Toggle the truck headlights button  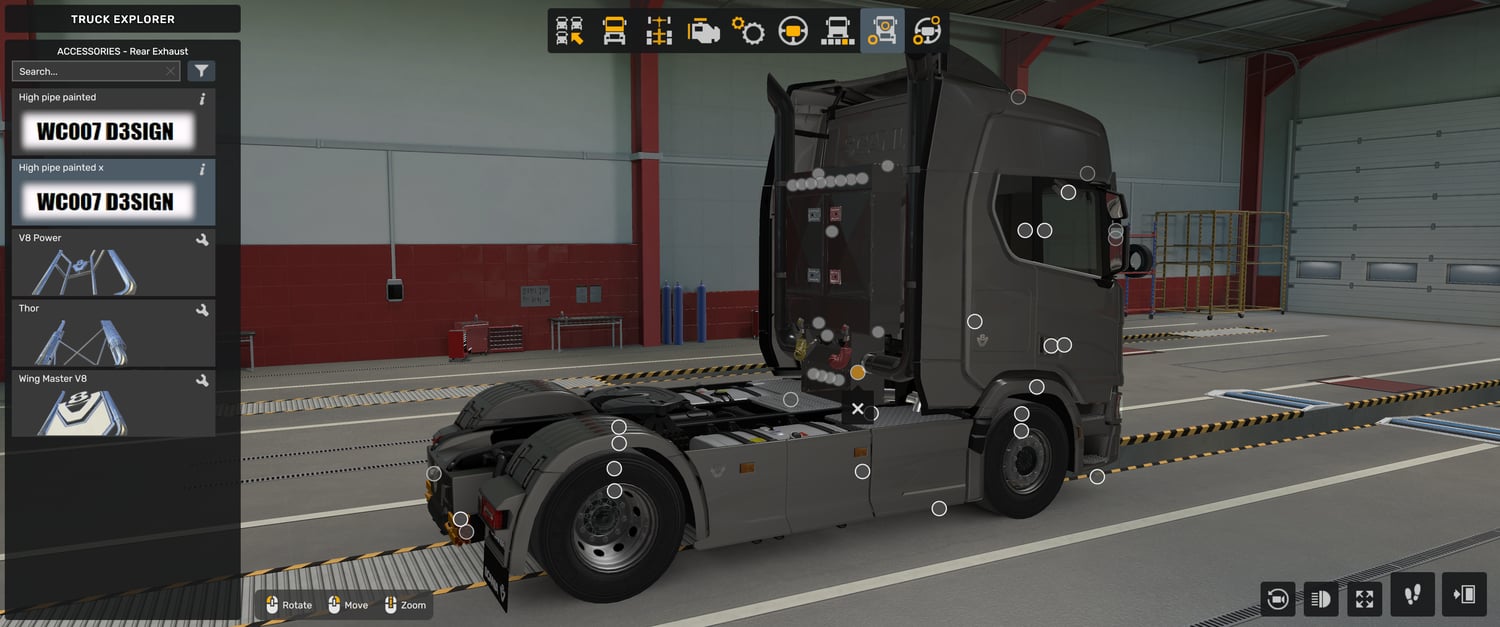click(x=1321, y=598)
